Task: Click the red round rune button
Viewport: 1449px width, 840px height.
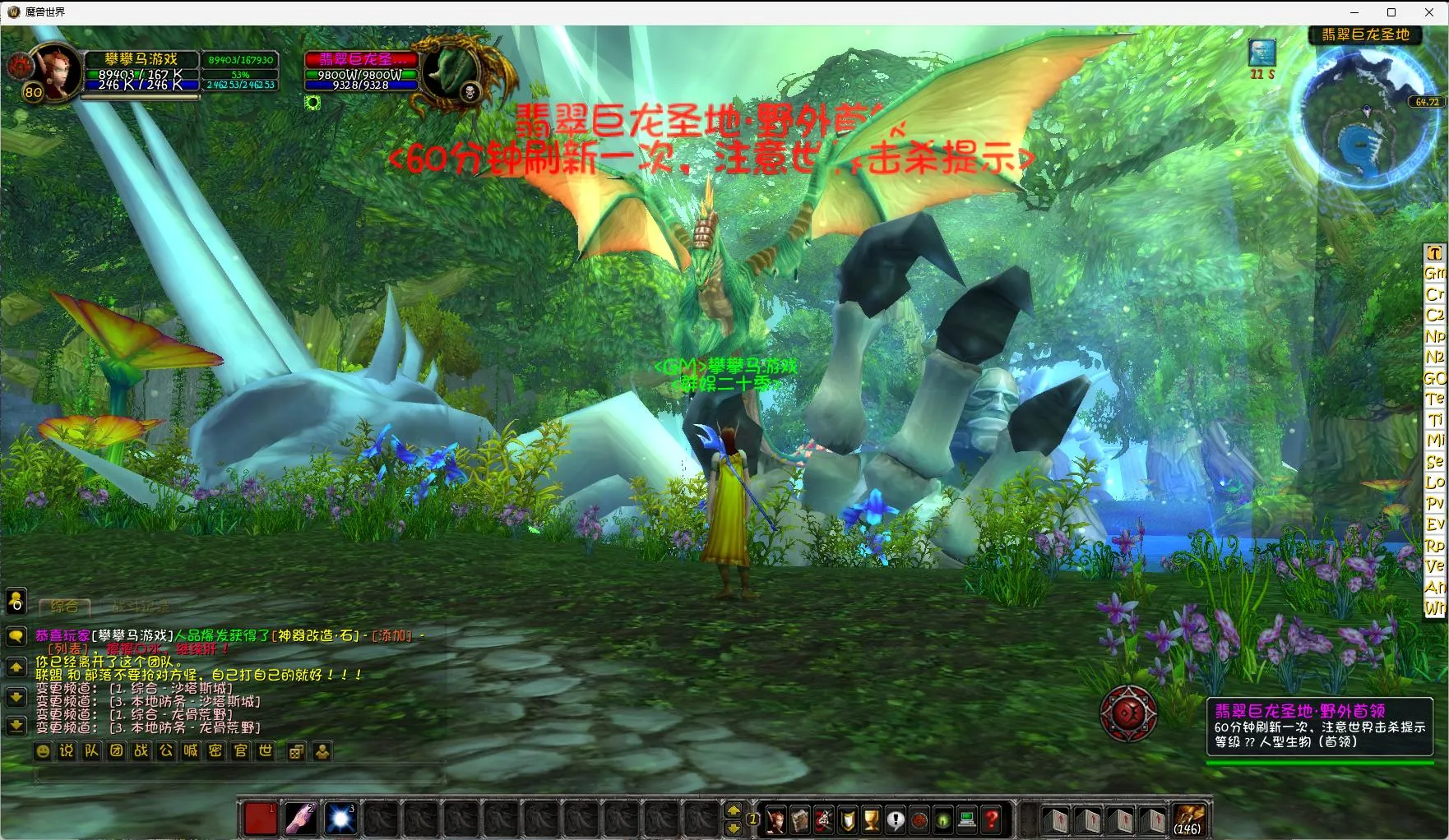Action: [x=1128, y=713]
